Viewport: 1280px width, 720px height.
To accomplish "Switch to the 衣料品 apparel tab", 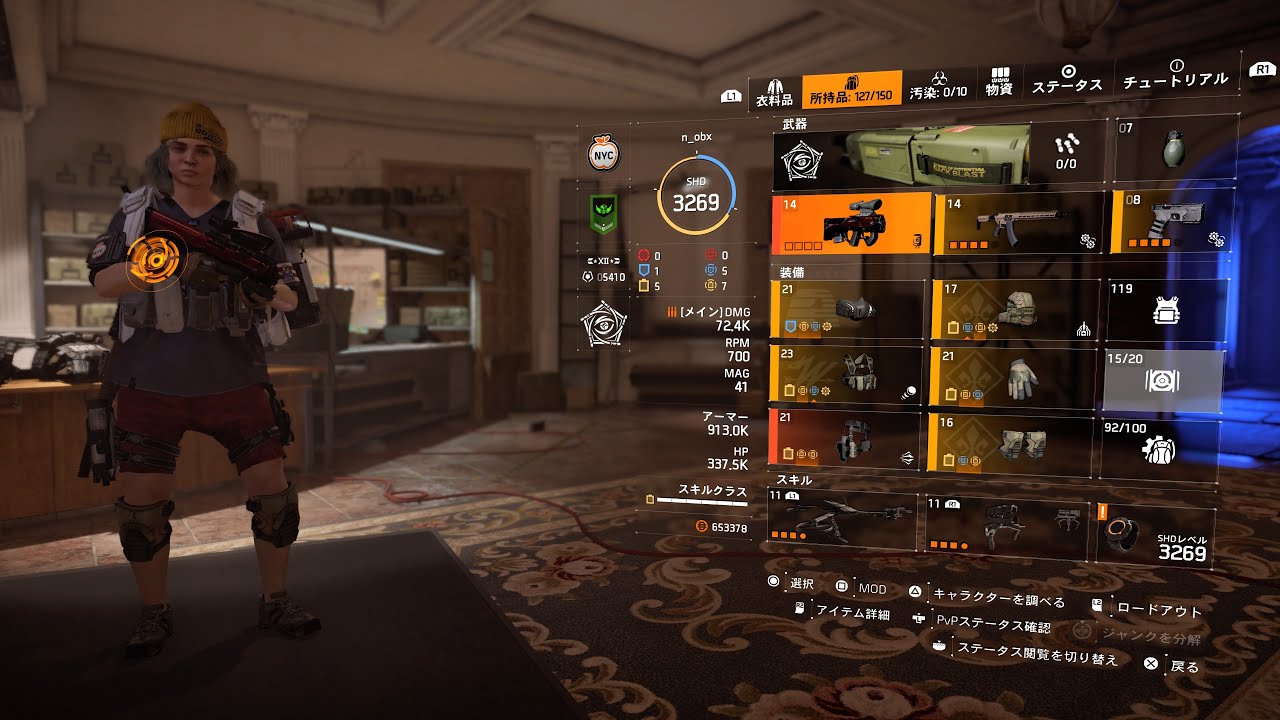I will coord(774,93).
